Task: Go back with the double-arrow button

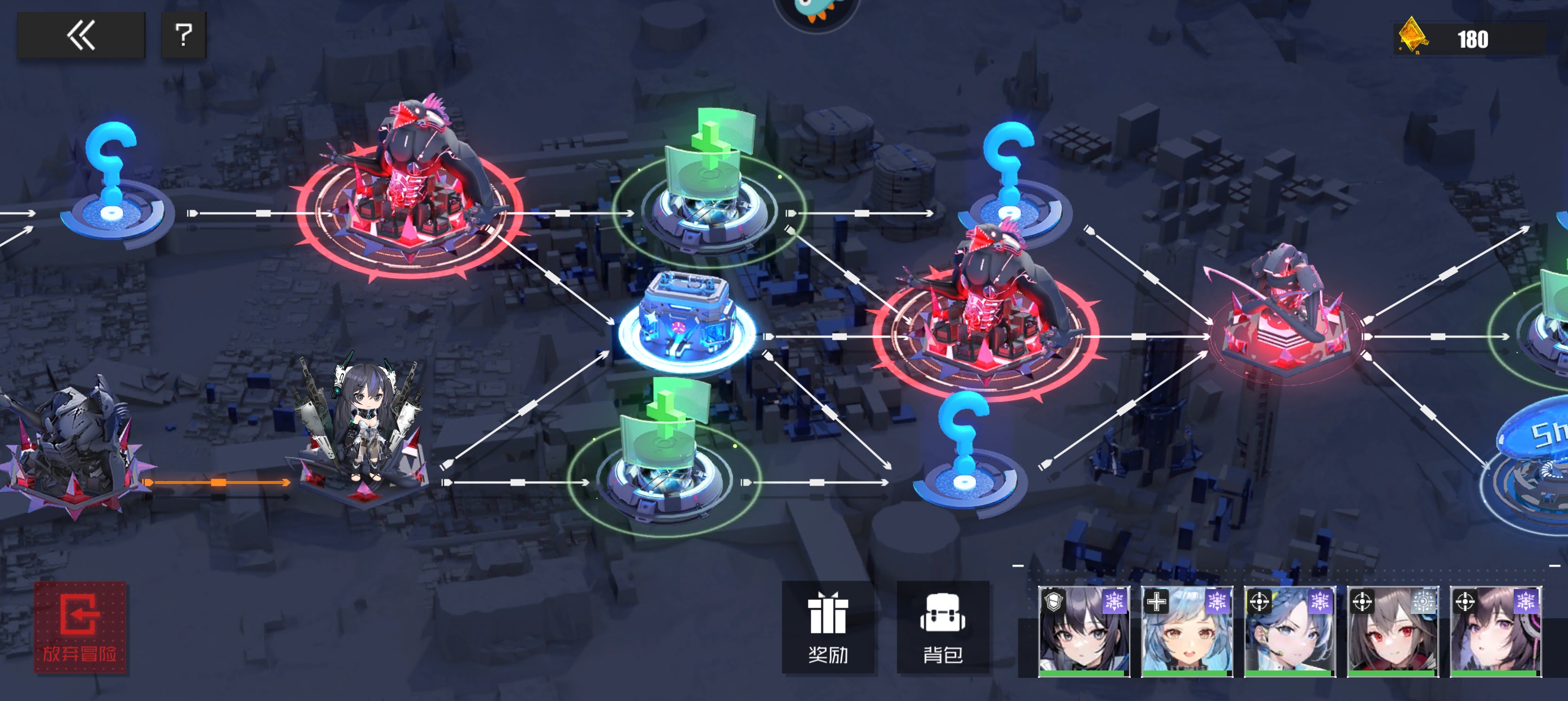Action: (81, 35)
